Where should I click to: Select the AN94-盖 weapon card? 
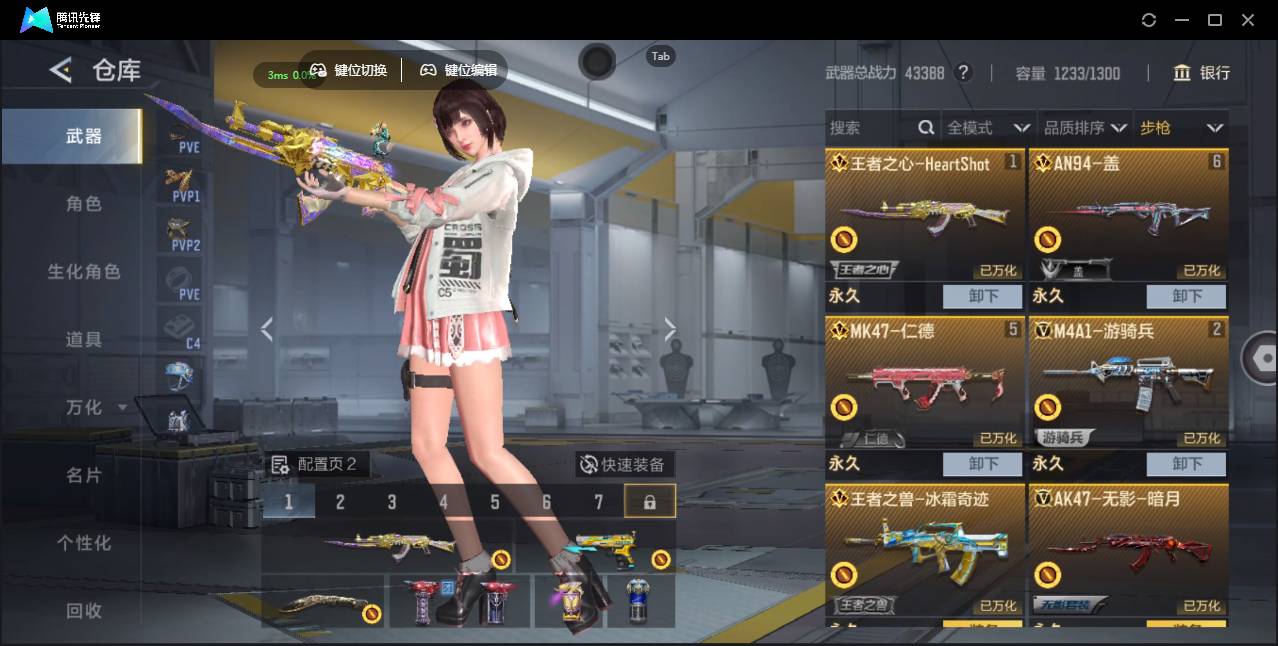pos(1128,215)
